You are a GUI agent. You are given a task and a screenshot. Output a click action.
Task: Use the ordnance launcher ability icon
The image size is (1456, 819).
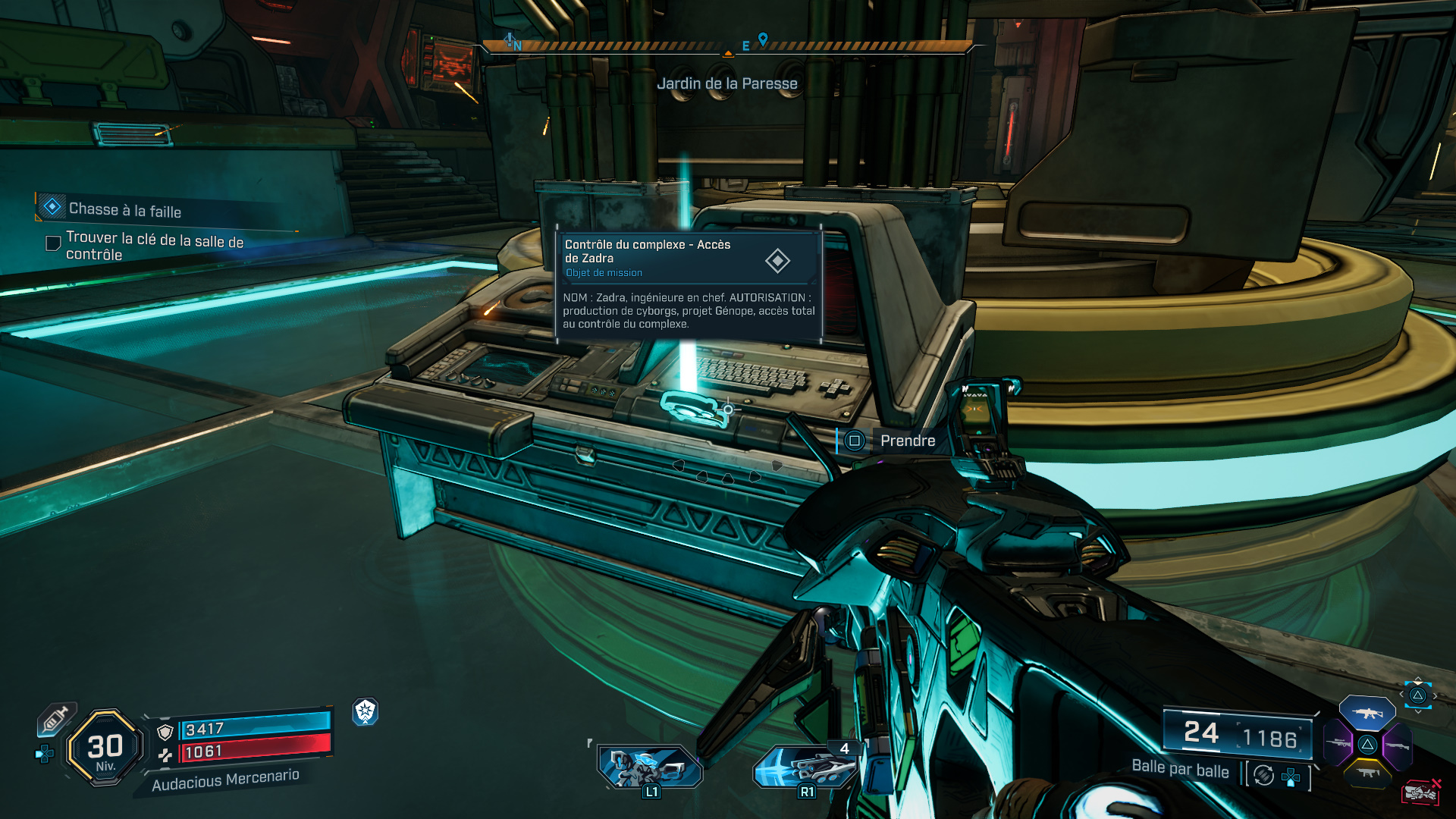(805, 767)
